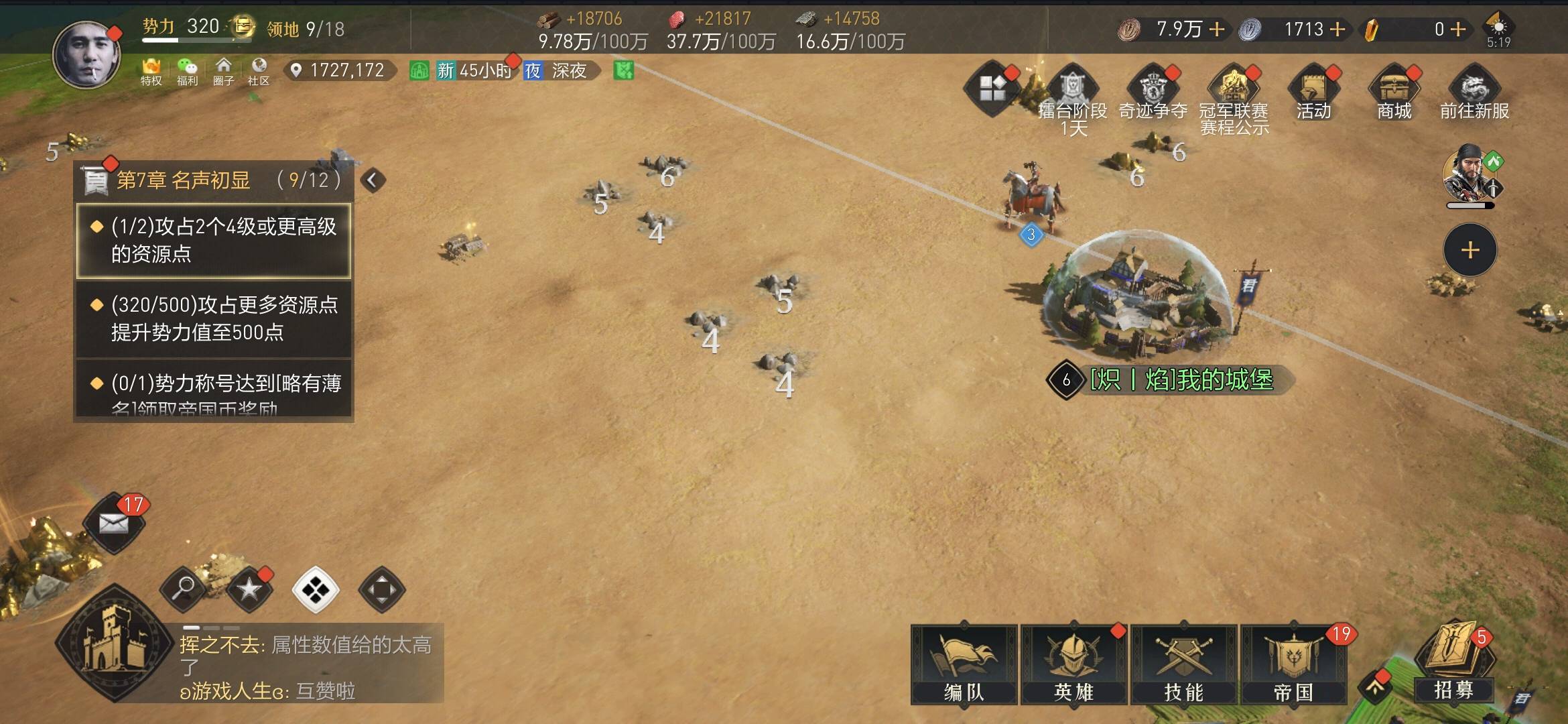Open the 英雄 heroes menu
This screenshot has width=1568, height=724.
tap(1073, 664)
